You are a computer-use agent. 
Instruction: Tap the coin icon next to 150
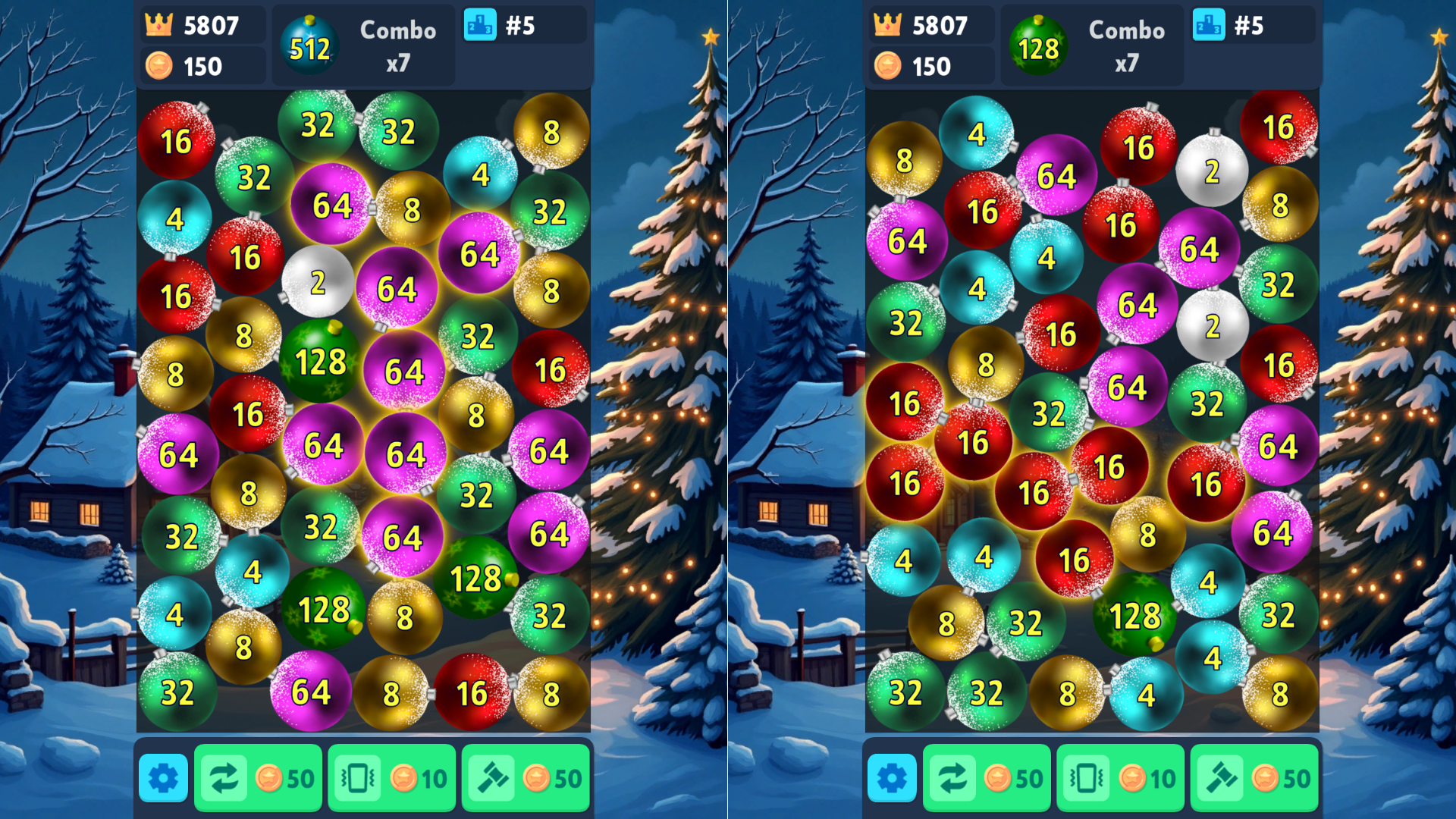point(159,66)
